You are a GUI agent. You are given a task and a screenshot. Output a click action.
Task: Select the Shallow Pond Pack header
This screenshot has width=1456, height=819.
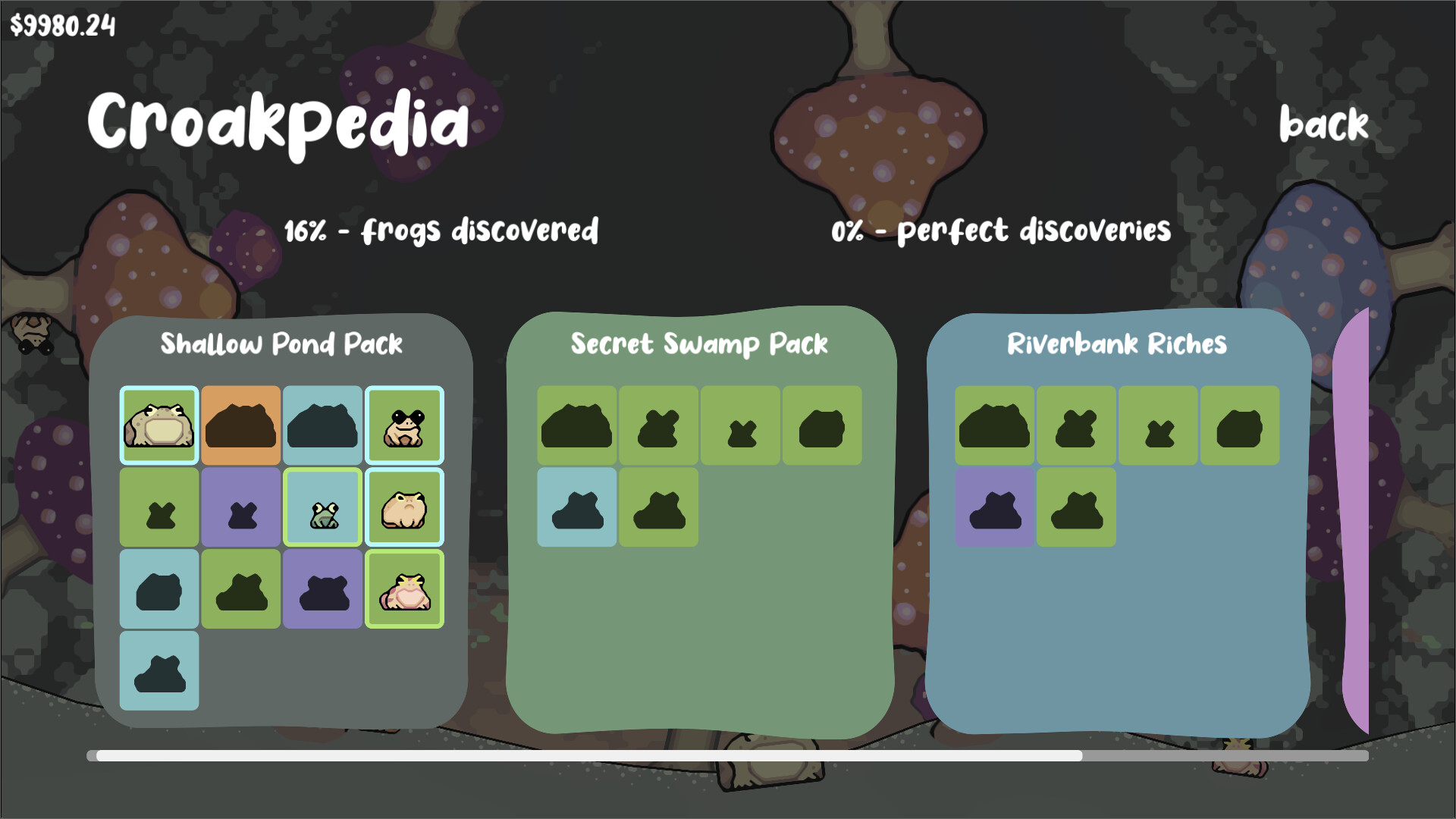tap(281, 344)
